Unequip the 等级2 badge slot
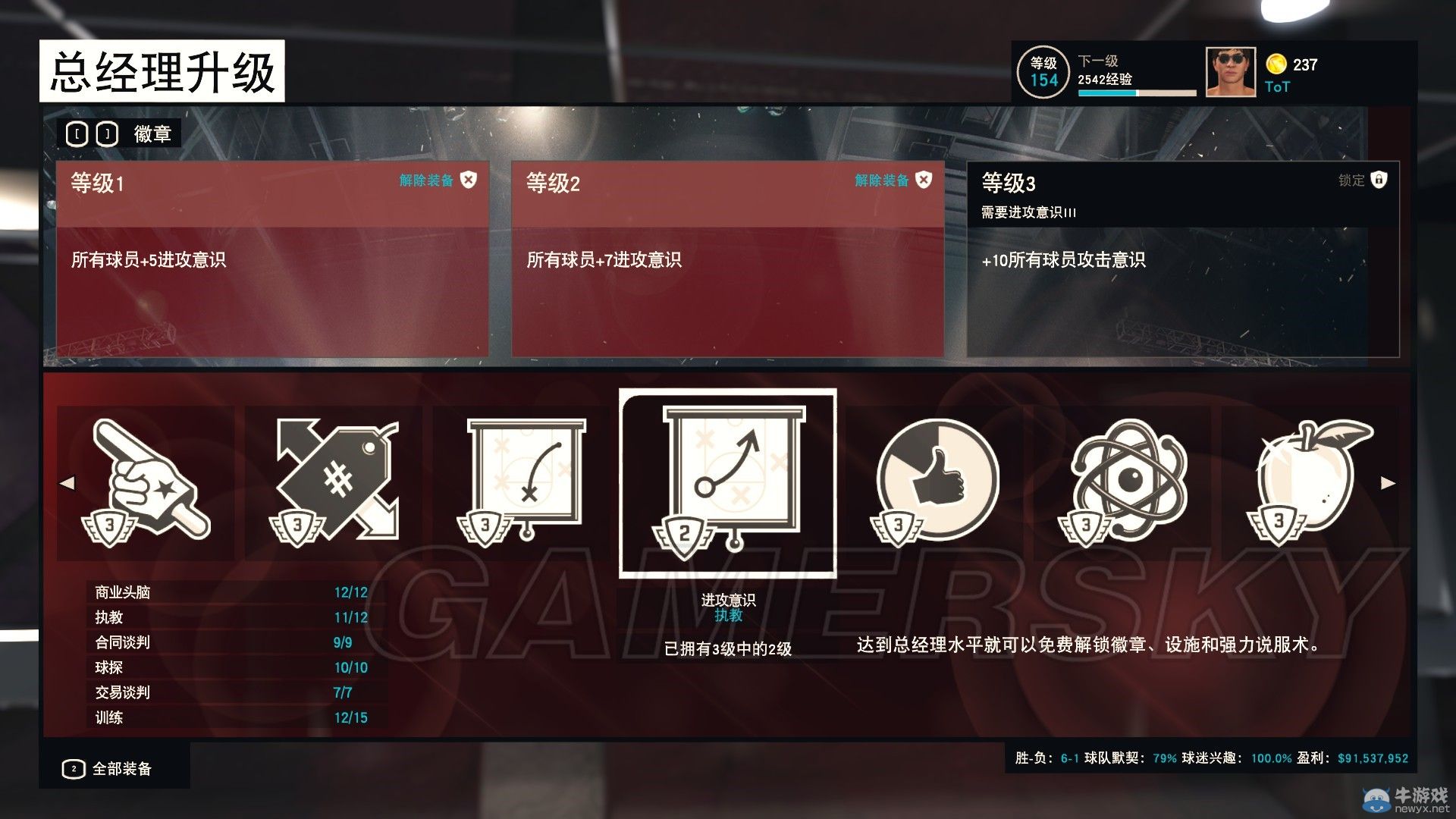The image size is (1456, 819). click(x=922, y=180)
